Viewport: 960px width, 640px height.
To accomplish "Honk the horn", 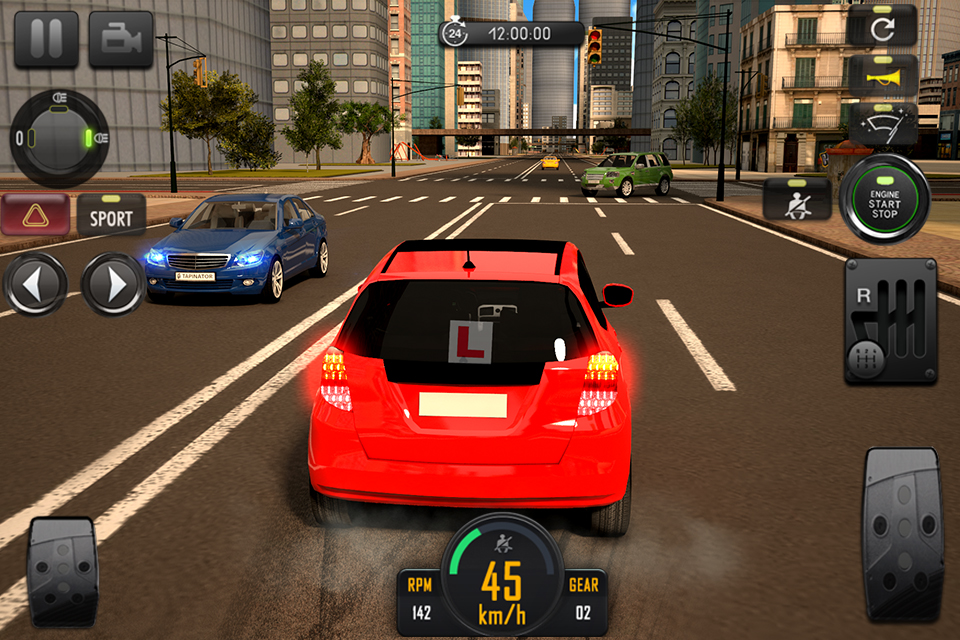I will [883, 76].
